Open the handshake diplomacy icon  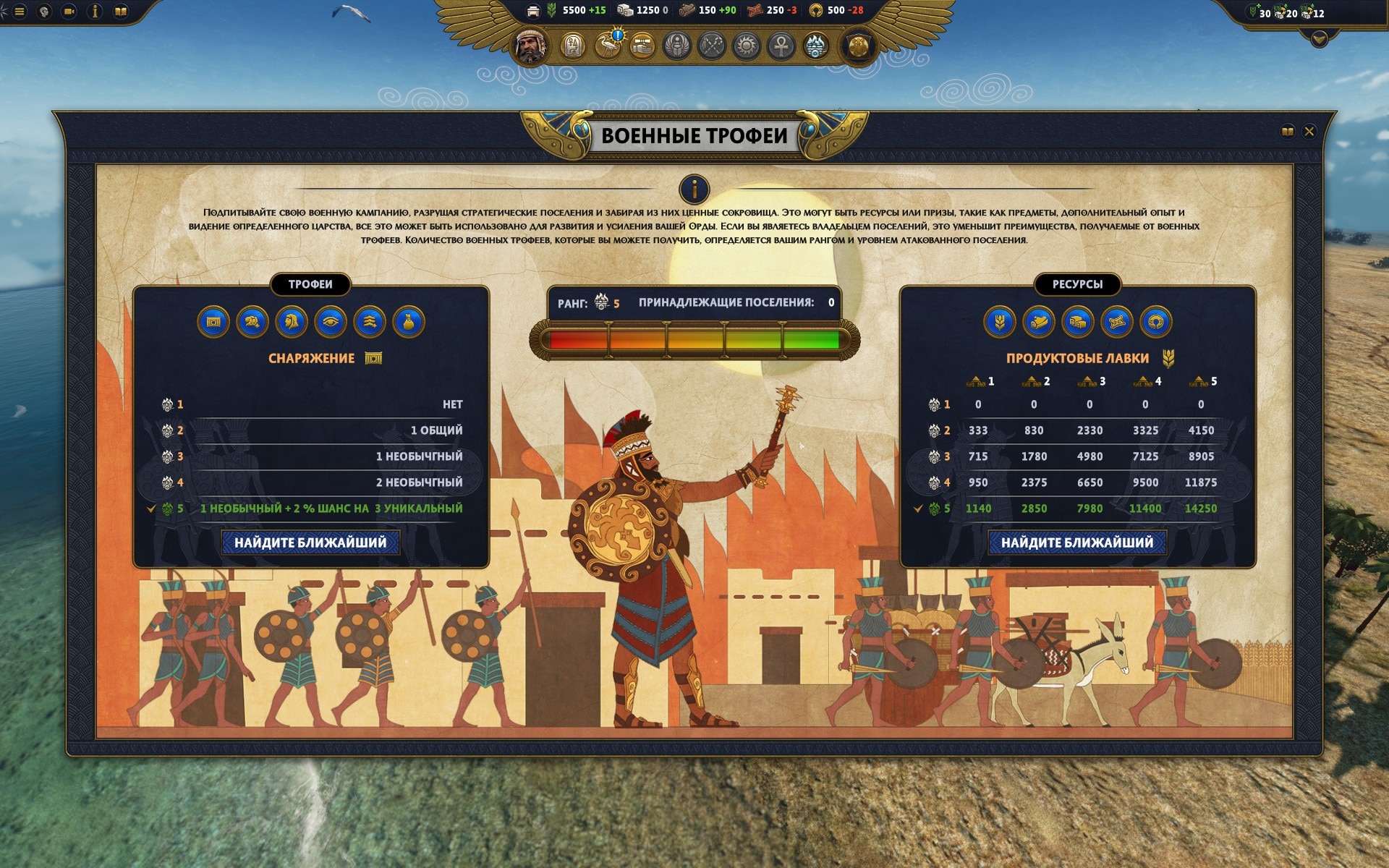[x=642, y=46]
